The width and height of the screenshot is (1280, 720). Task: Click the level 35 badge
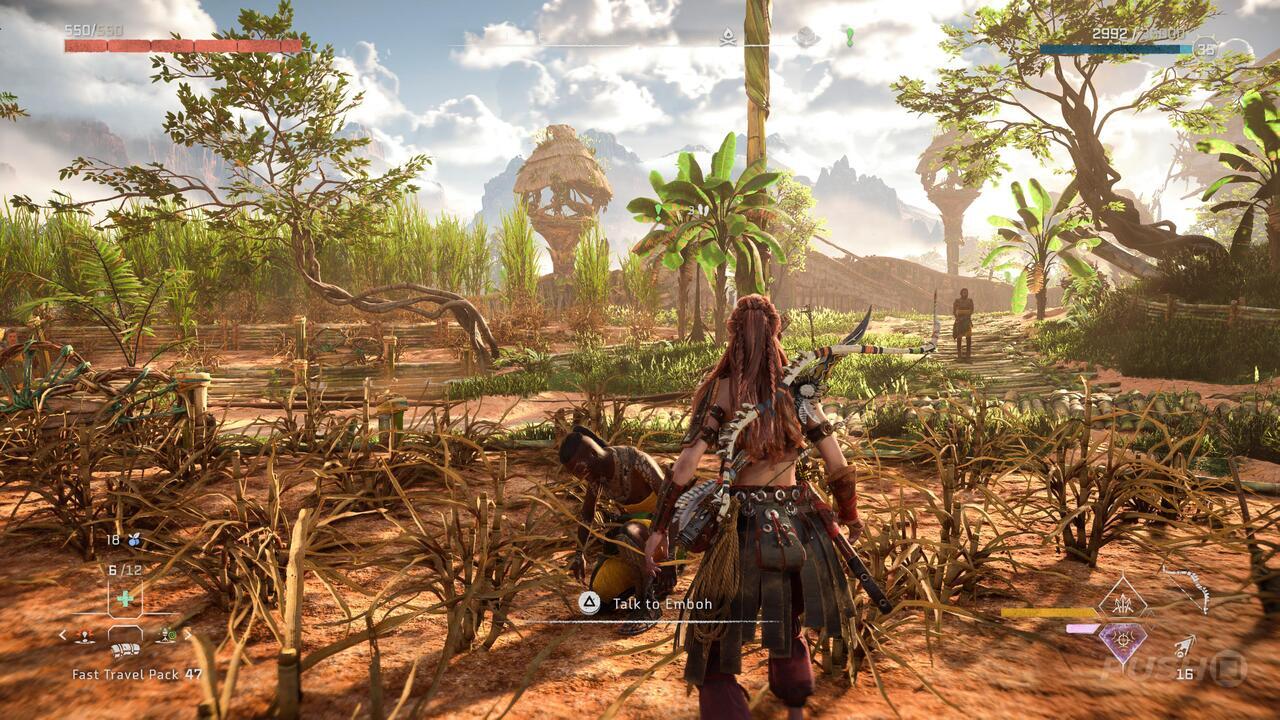coord(1203,49)
